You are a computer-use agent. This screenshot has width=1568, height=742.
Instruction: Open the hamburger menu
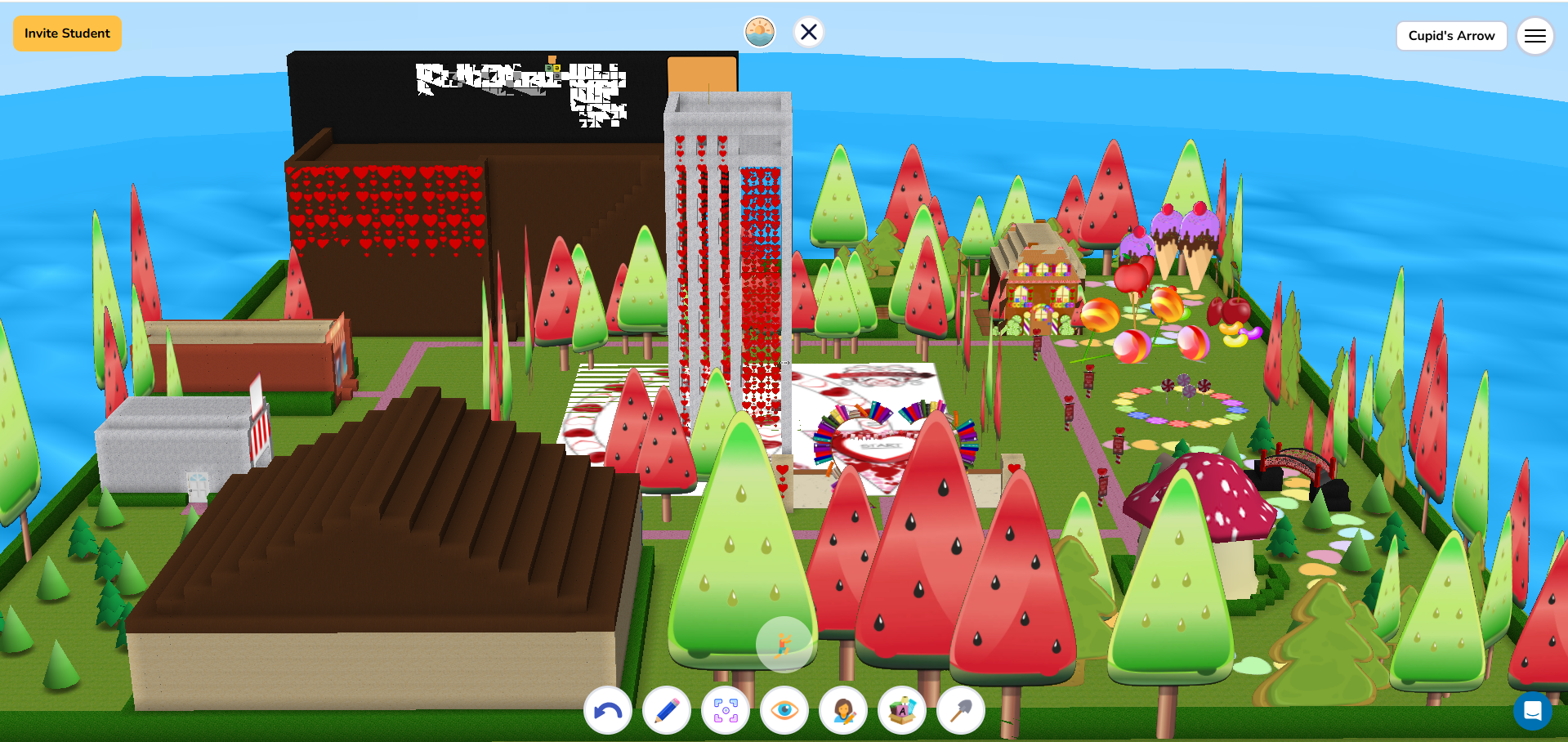(1535, 35)
